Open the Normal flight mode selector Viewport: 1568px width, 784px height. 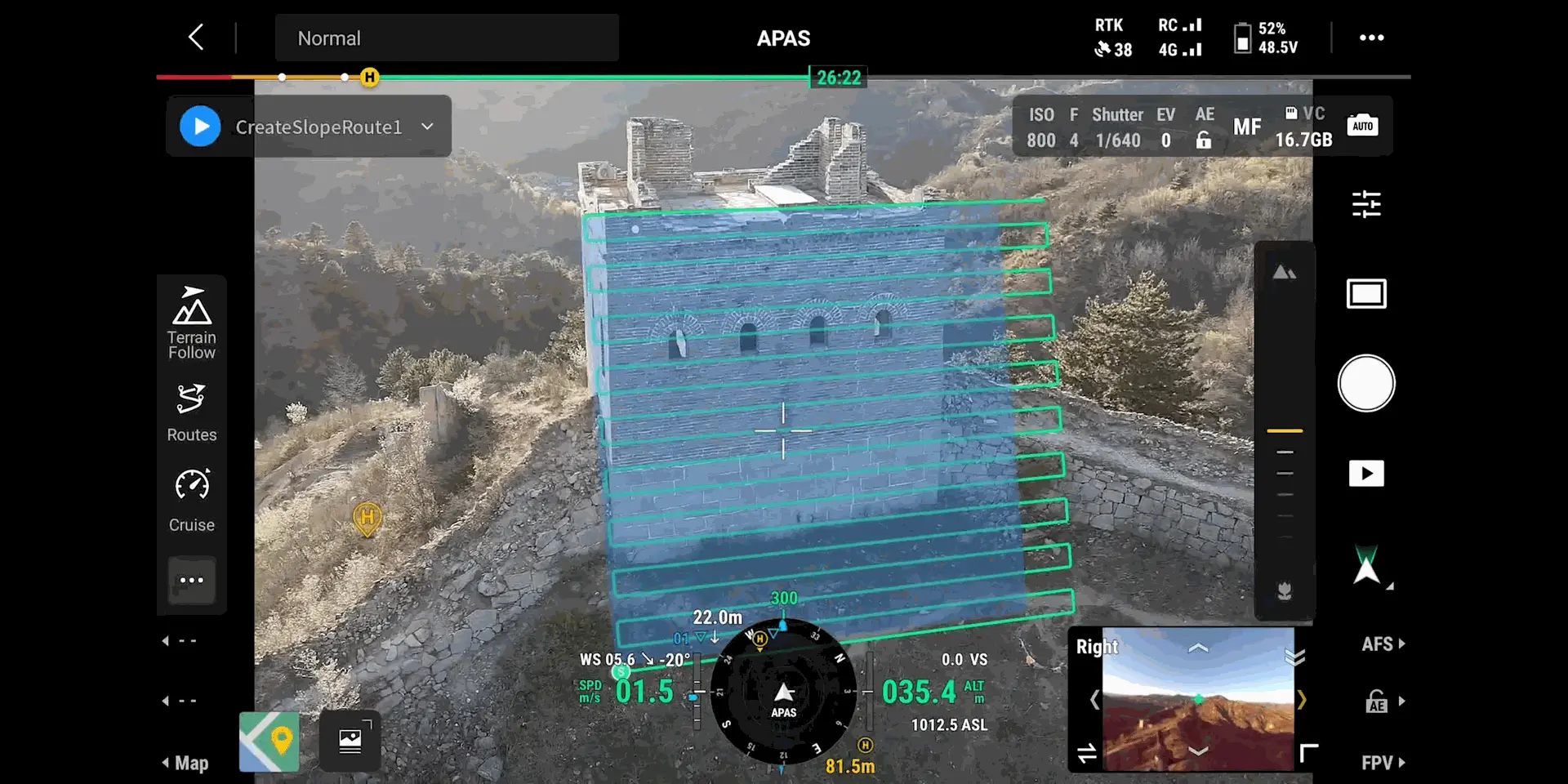tap(446, 38)
